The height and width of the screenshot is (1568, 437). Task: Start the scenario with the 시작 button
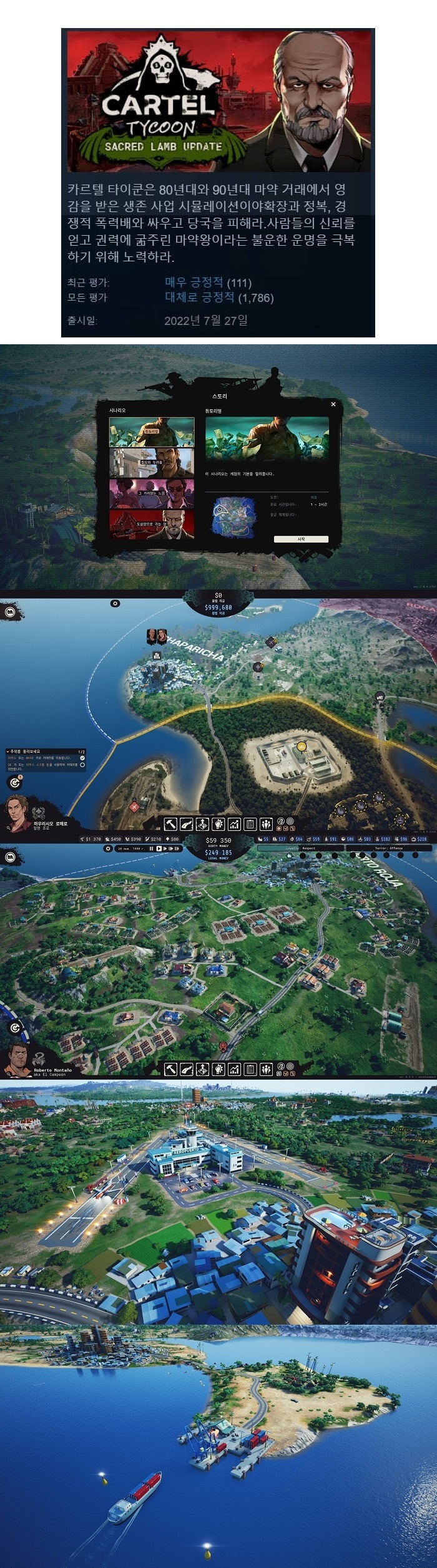301,539
